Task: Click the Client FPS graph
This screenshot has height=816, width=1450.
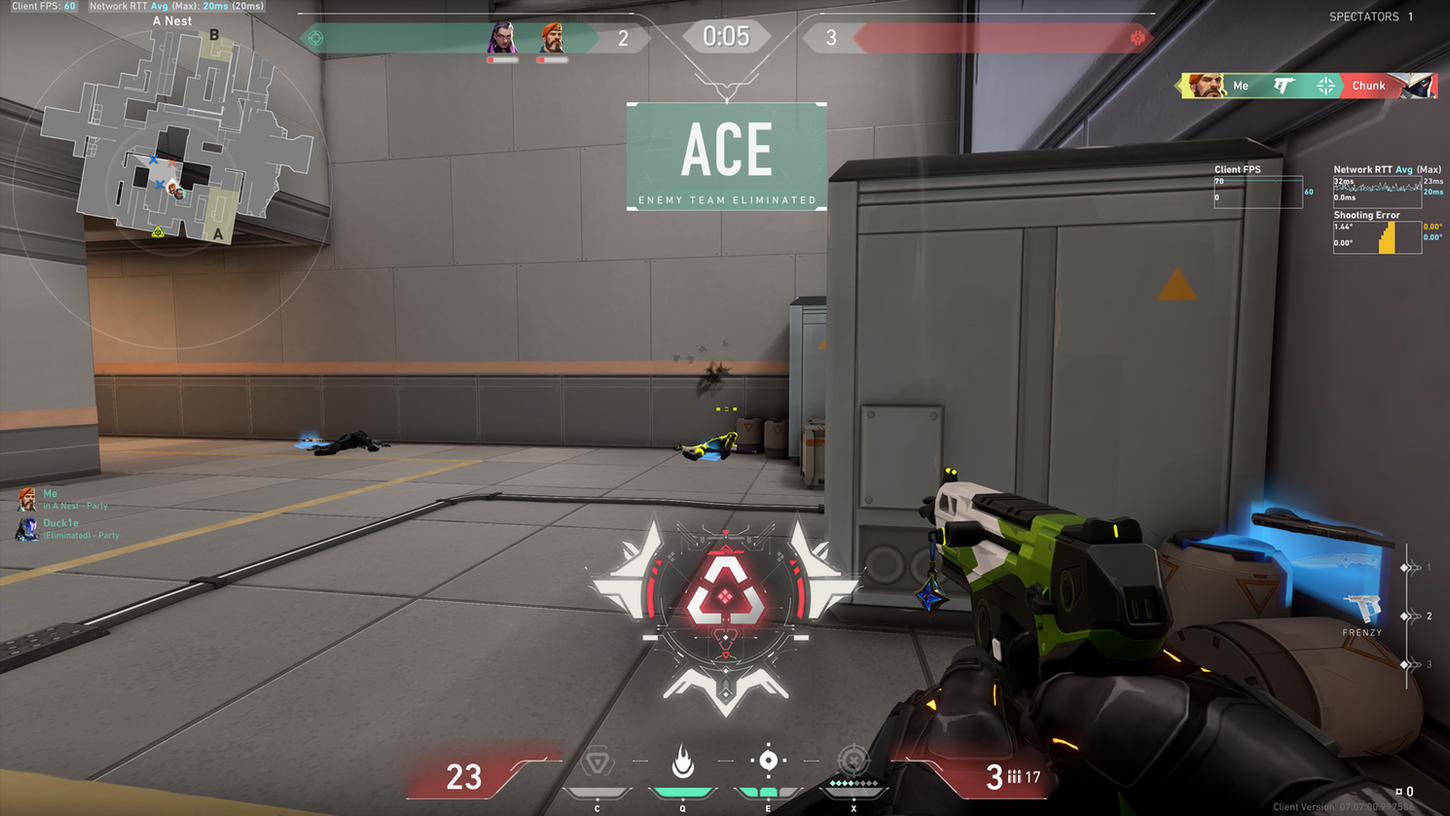Action: point(1258,190)
